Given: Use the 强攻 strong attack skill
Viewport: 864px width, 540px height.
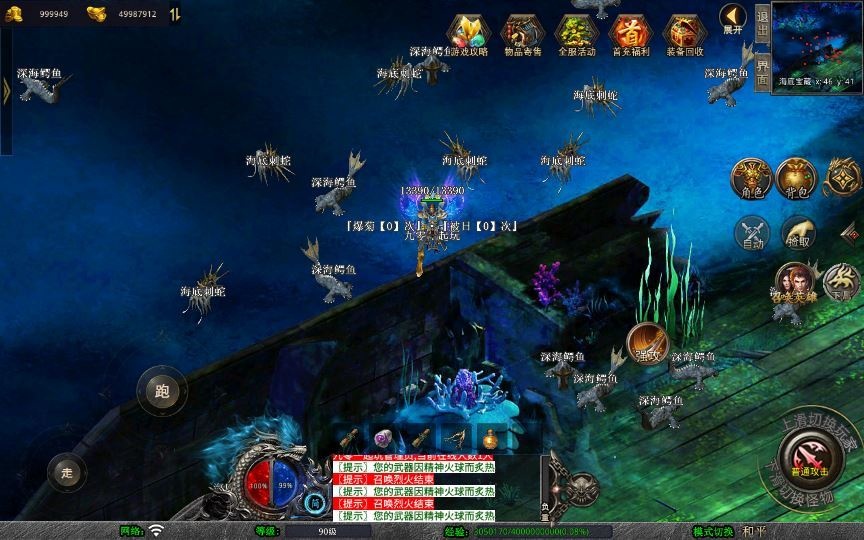Looking at the screenshot, I should pos(648,343).
